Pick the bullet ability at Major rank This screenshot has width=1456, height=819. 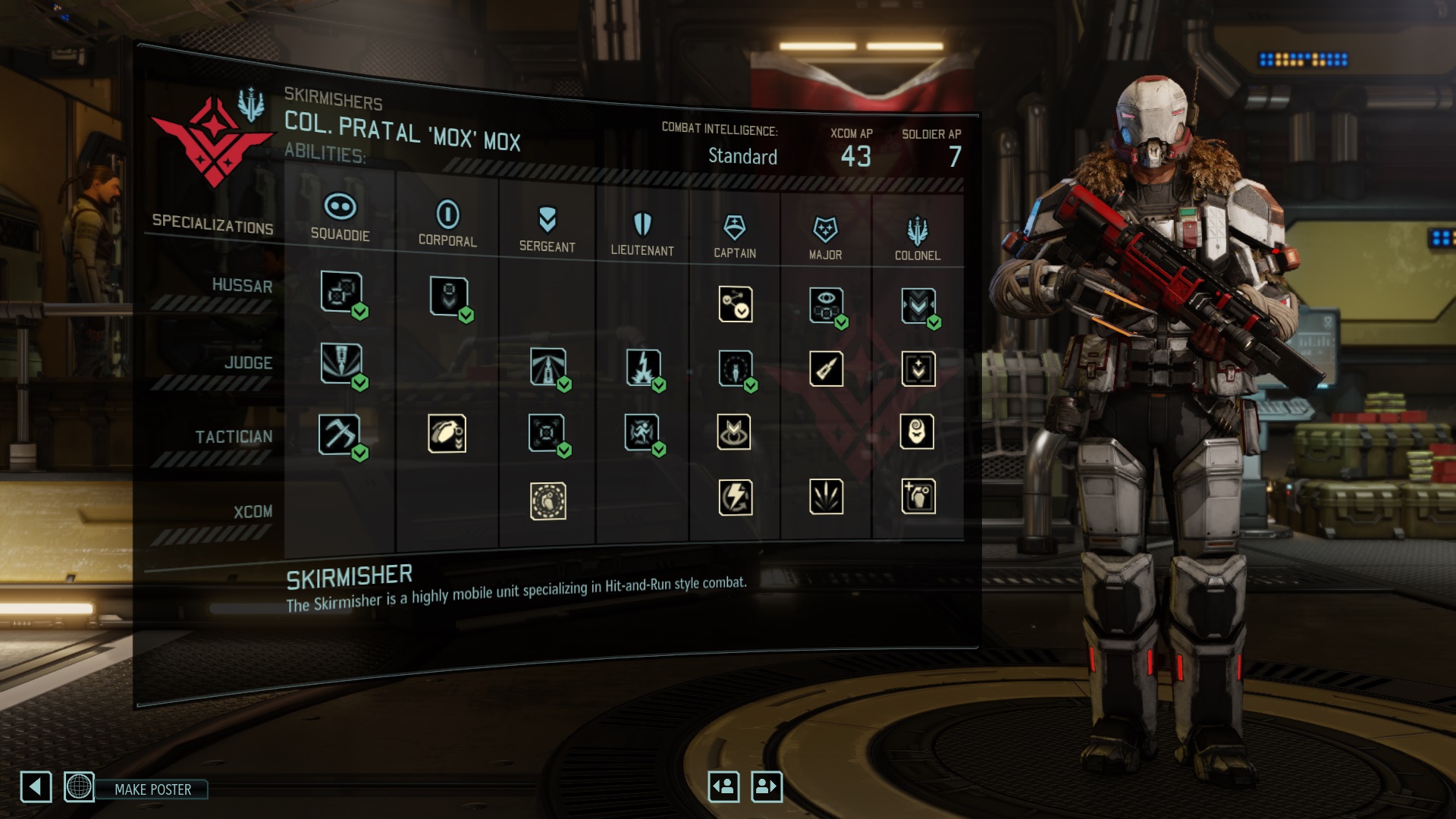coord(826,369)
